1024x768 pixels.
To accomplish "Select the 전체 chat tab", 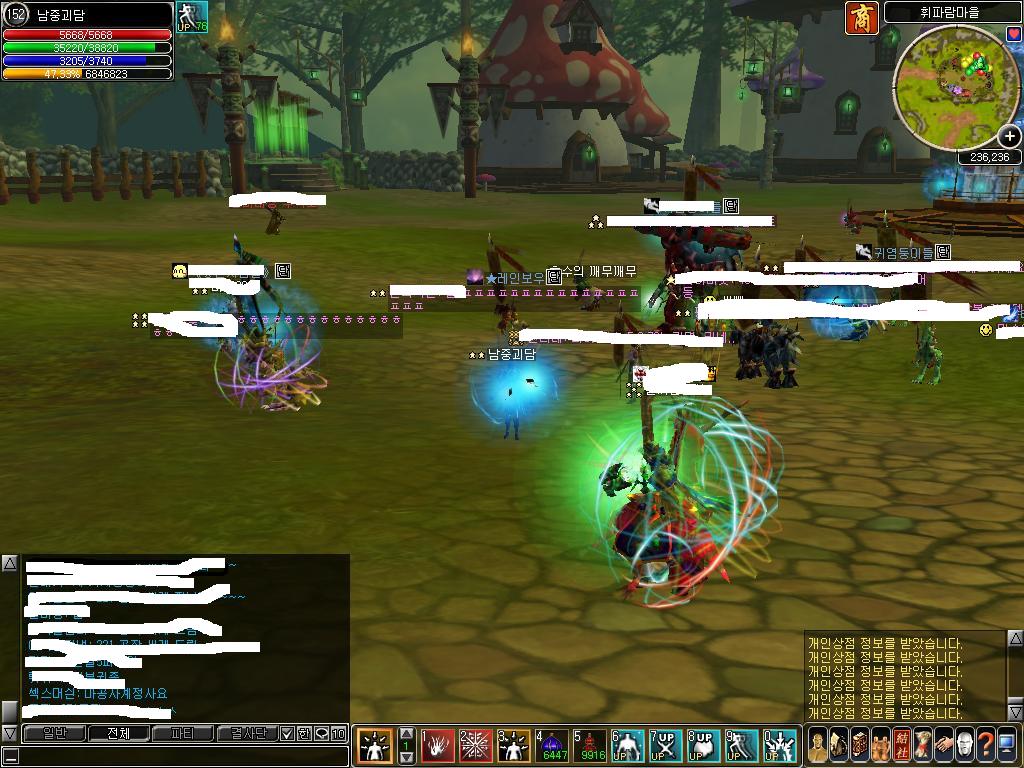I will point(118,733).
